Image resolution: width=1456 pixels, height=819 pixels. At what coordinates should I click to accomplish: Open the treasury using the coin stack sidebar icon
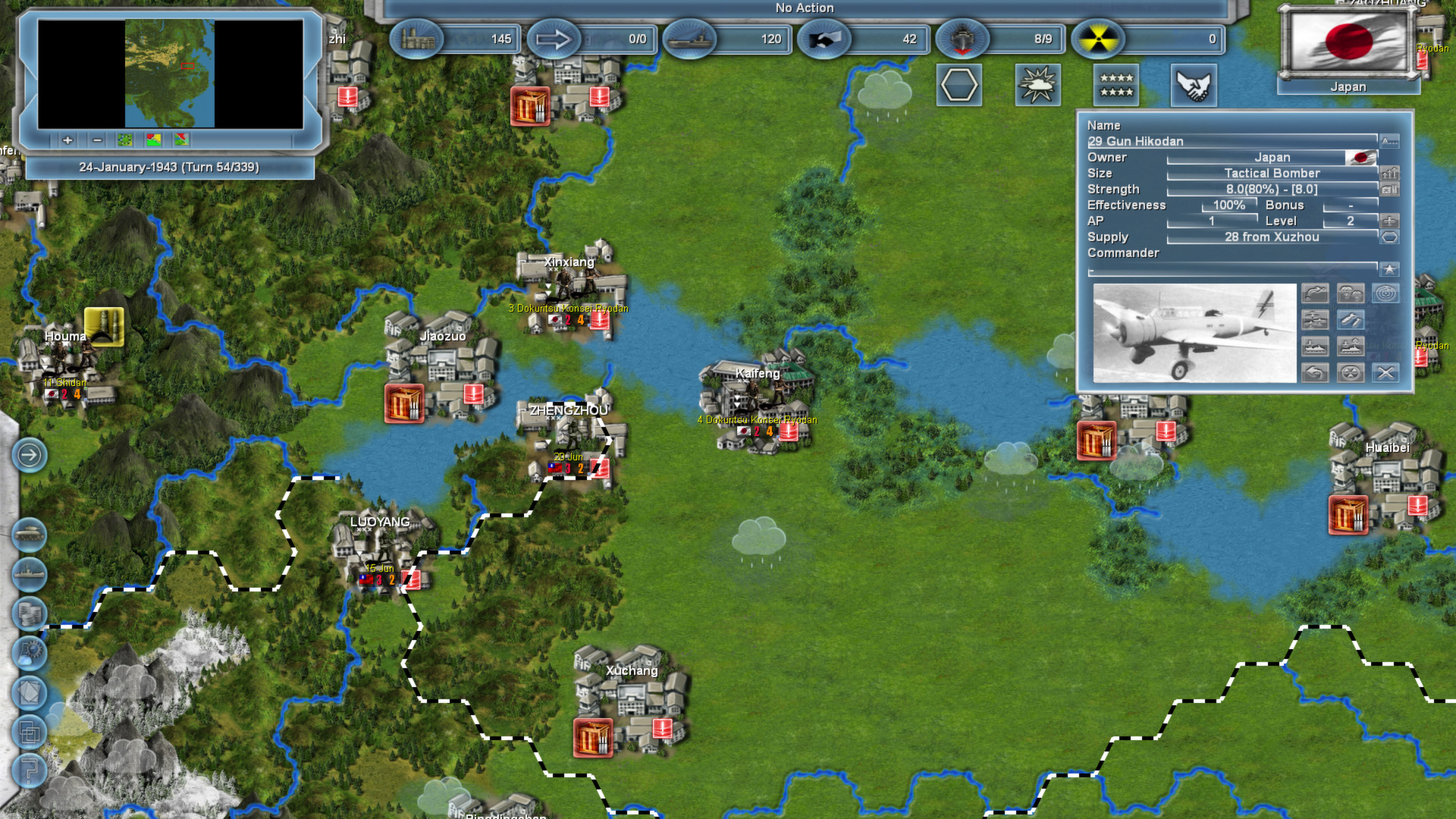click(x=30, y=612)
